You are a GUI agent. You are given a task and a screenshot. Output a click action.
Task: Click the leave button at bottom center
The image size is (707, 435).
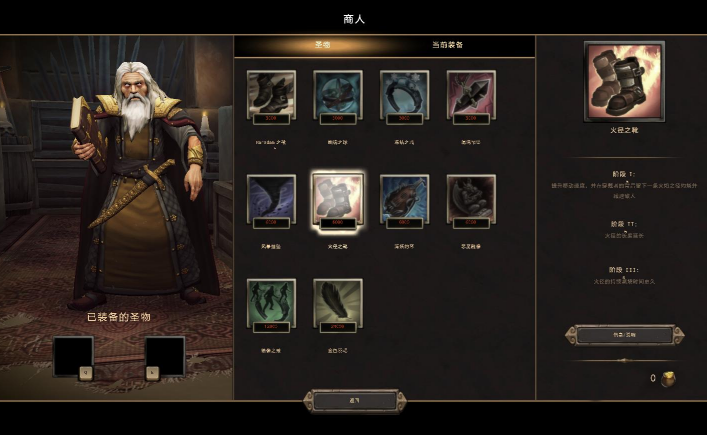click(355, 399)
